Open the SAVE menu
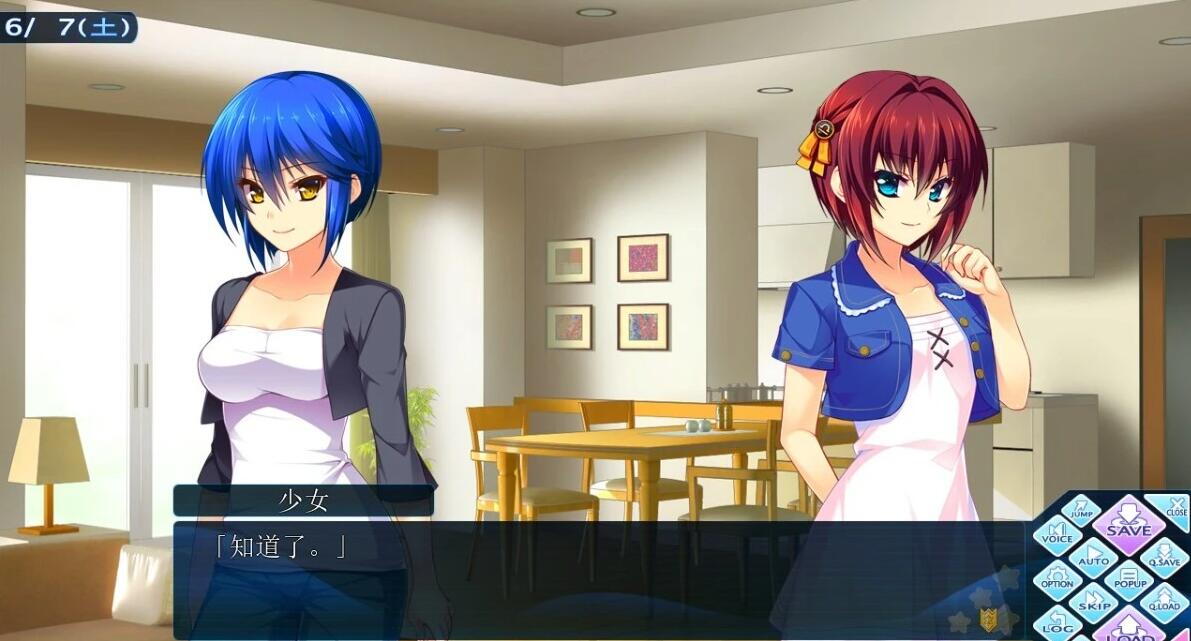1191x641 pixels. coord(1128,526)
